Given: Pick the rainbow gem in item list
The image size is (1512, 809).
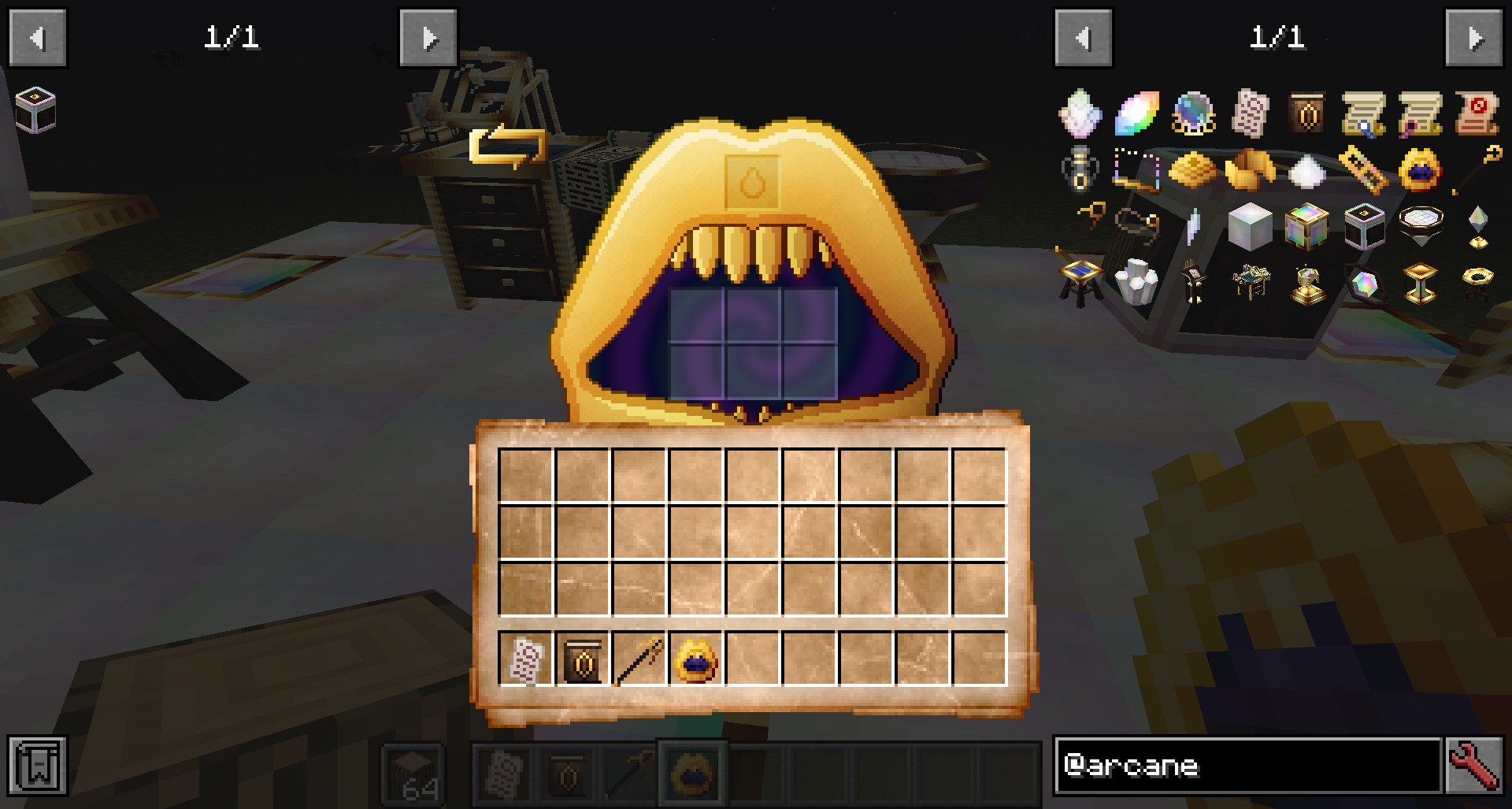Looking at the screenshot, I should coord(1136,114).
